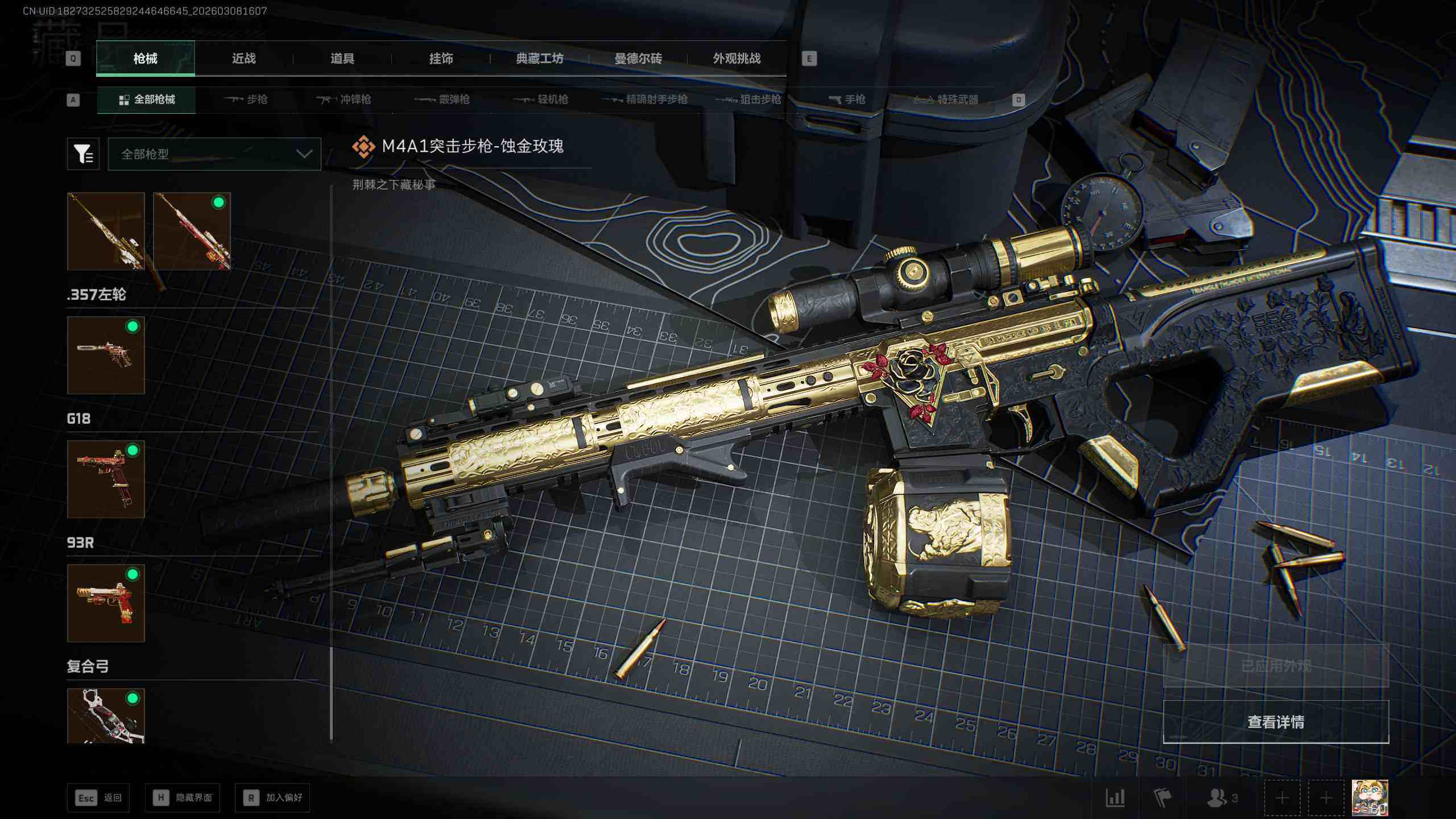
Task: Open the 曼德尔砖 tab
Action: [x=638, y=59]
